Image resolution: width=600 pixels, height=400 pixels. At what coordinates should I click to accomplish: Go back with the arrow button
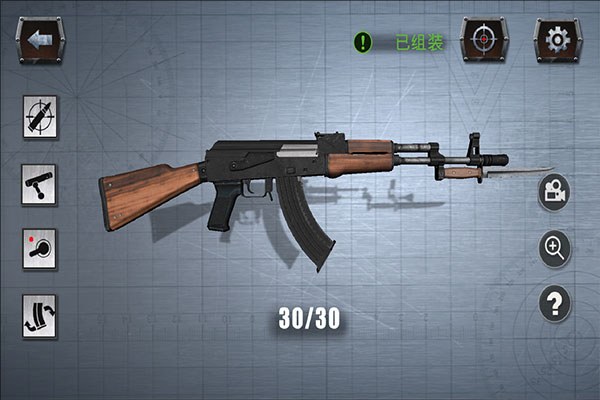[40, 40]
